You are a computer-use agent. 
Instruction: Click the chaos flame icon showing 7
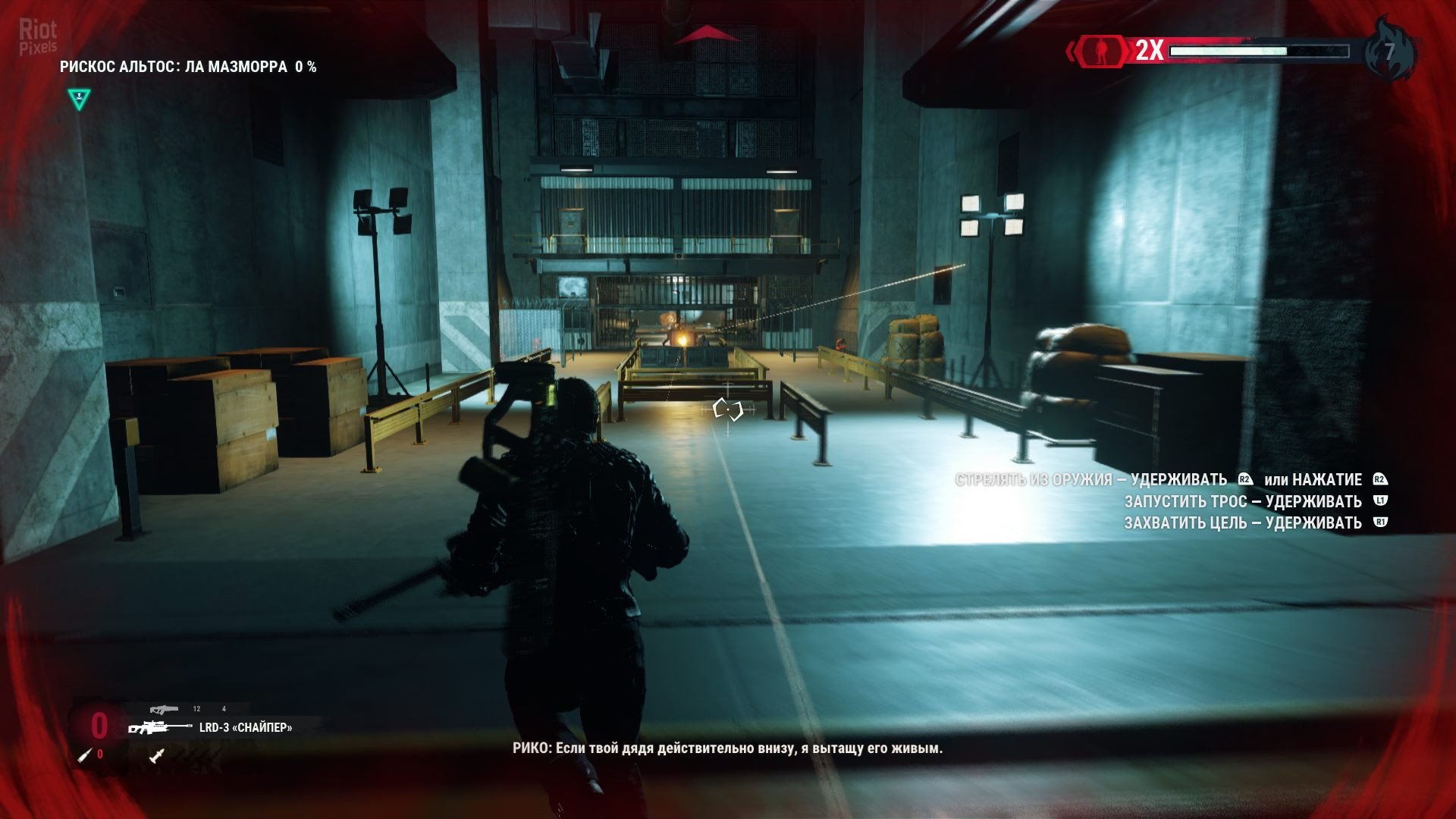pos(1389,51)
